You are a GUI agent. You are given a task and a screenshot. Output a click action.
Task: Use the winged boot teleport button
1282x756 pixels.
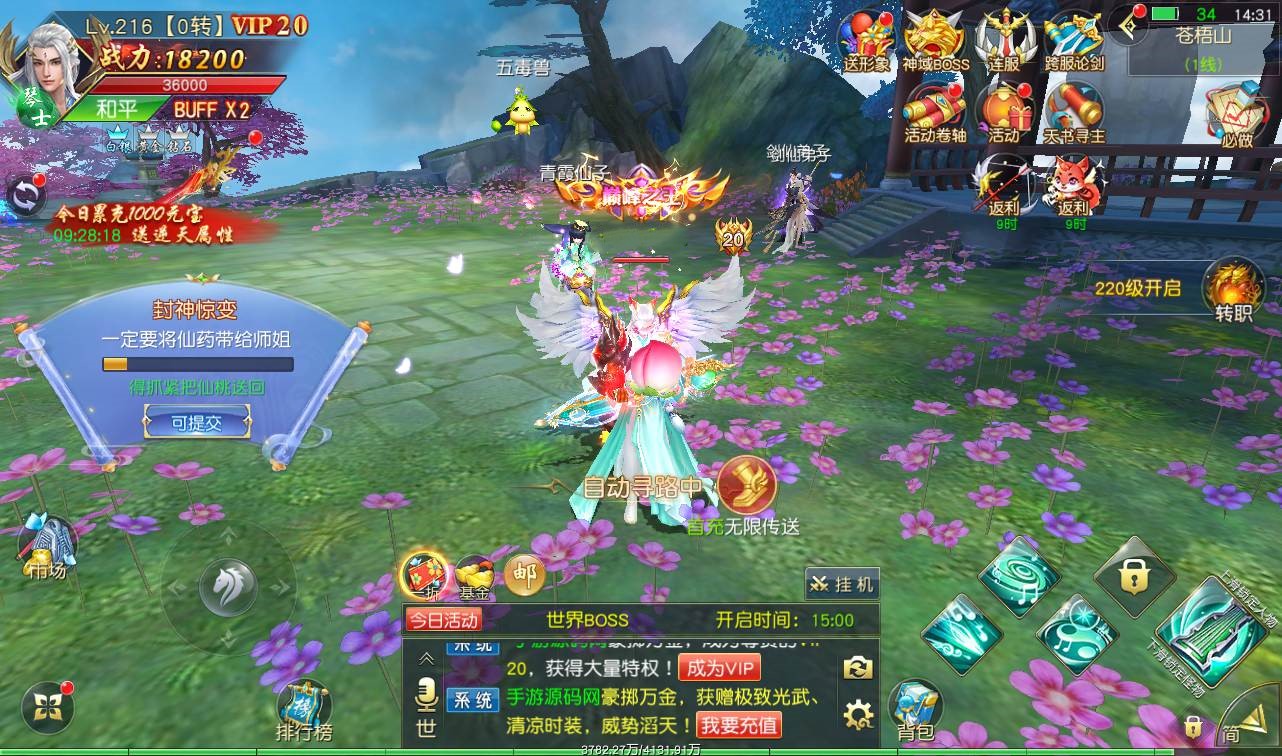click(x=747, y=486)
